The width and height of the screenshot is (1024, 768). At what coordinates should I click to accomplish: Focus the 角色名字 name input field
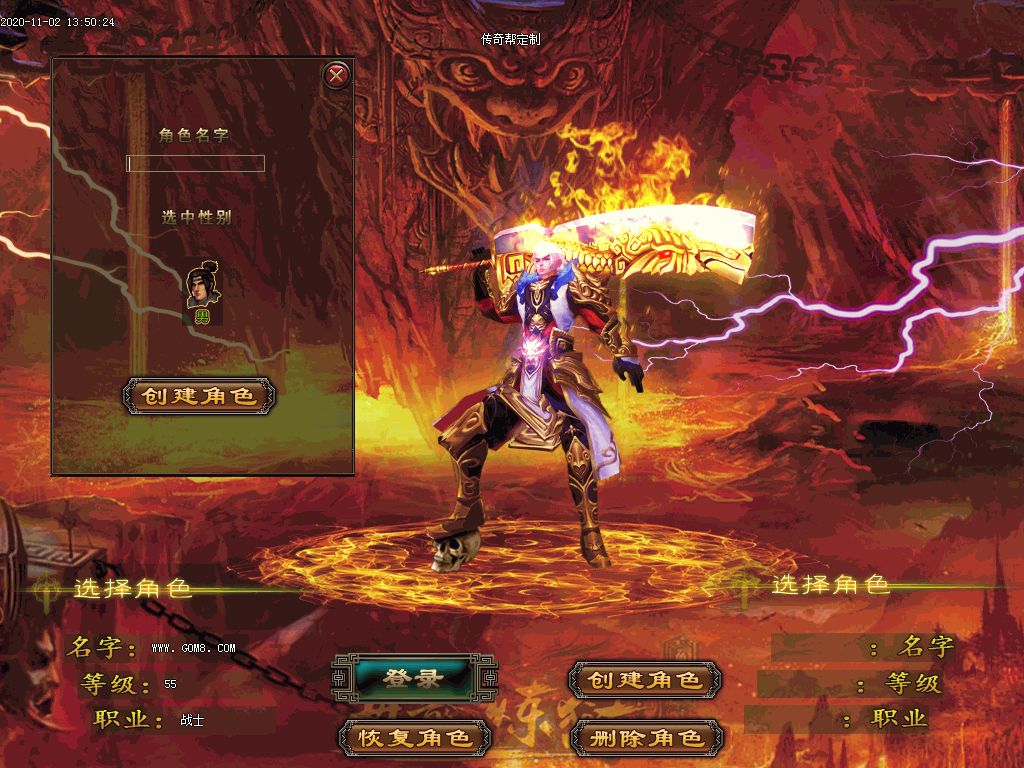(195, 164)
